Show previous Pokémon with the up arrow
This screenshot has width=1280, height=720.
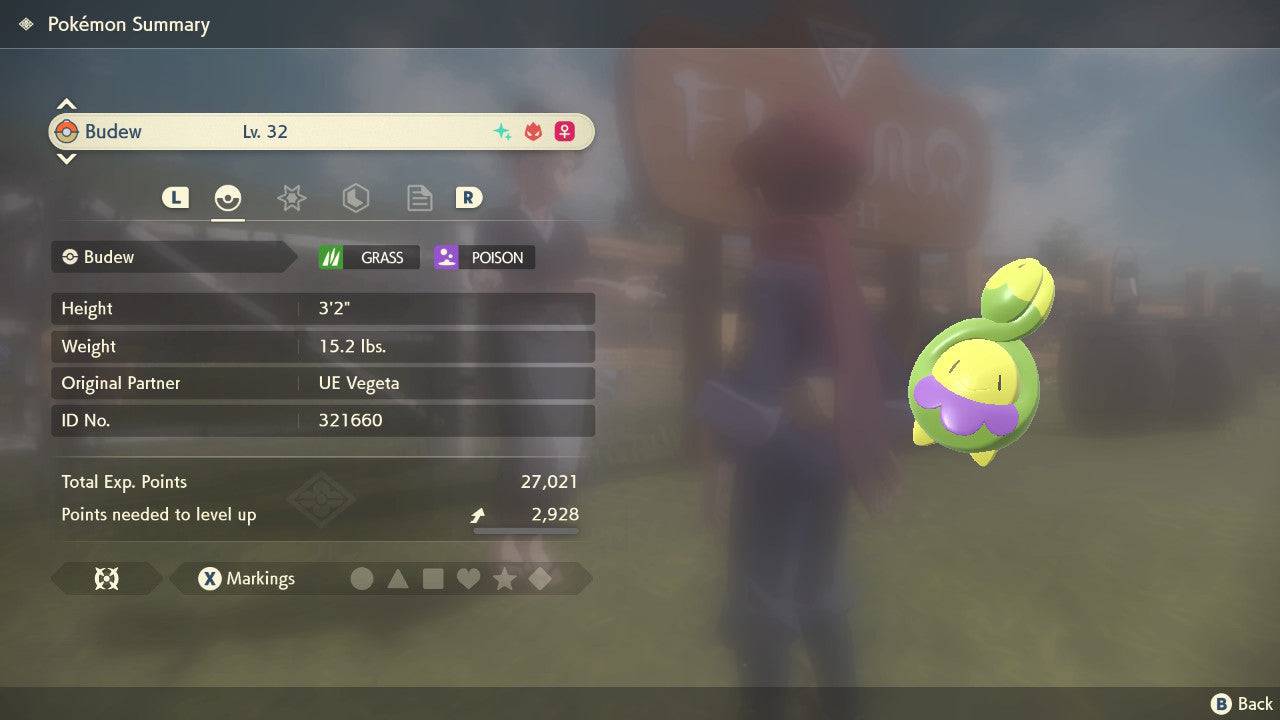tap(66, 104)
